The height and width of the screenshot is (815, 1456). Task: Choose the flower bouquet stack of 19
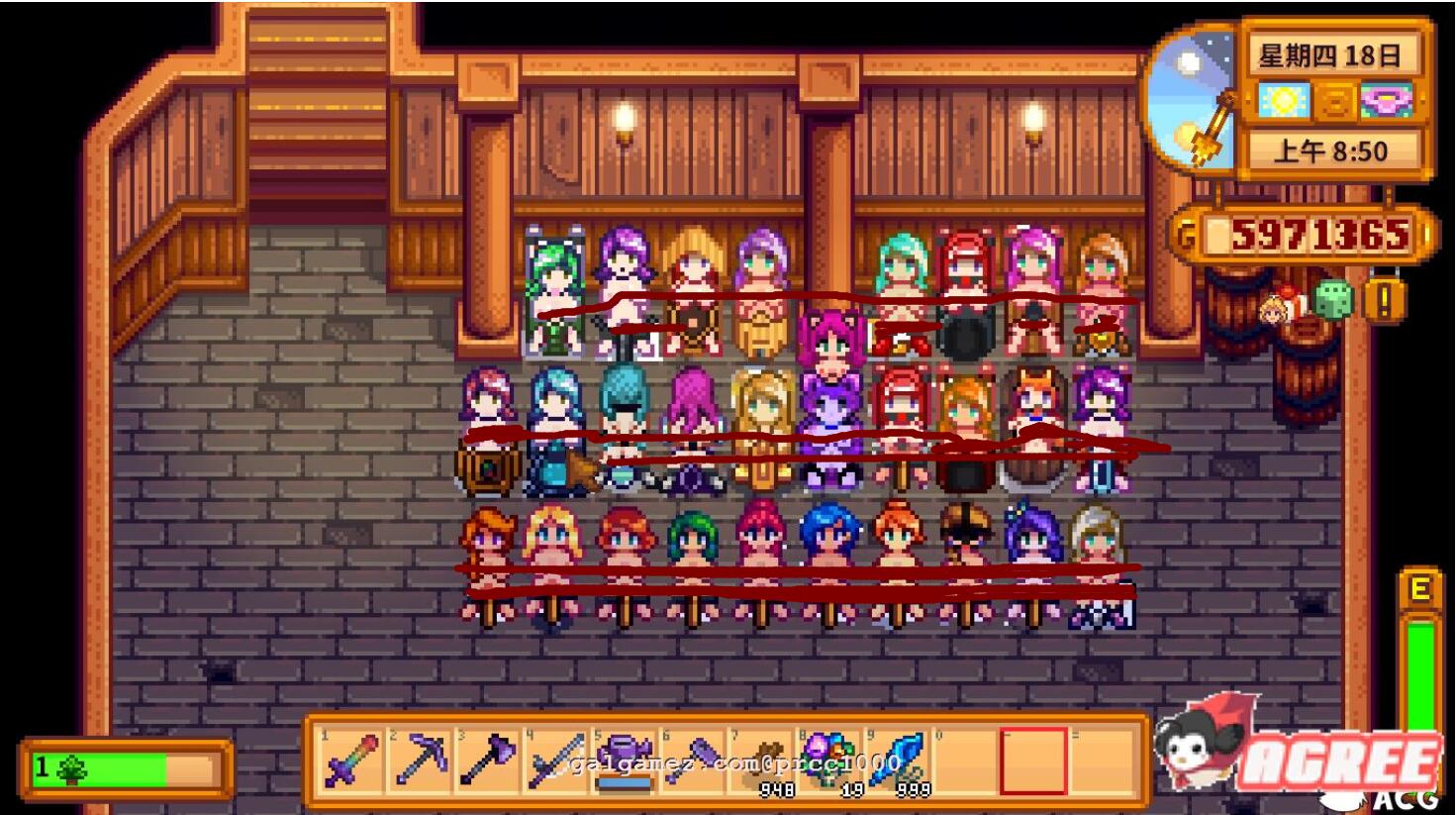click(x=829, y=761)
